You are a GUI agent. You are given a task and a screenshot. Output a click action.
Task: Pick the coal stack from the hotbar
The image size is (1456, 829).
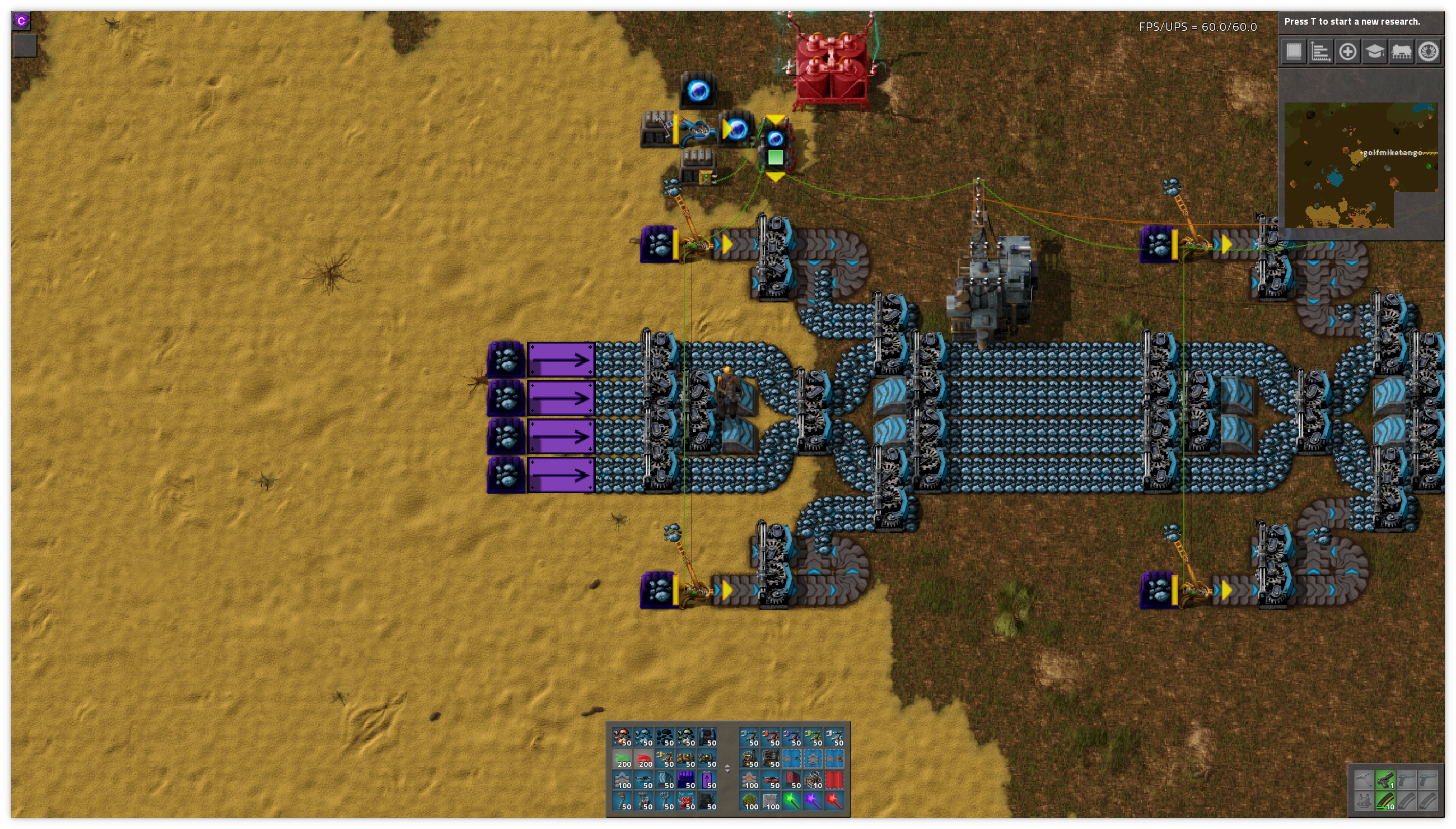665,737
